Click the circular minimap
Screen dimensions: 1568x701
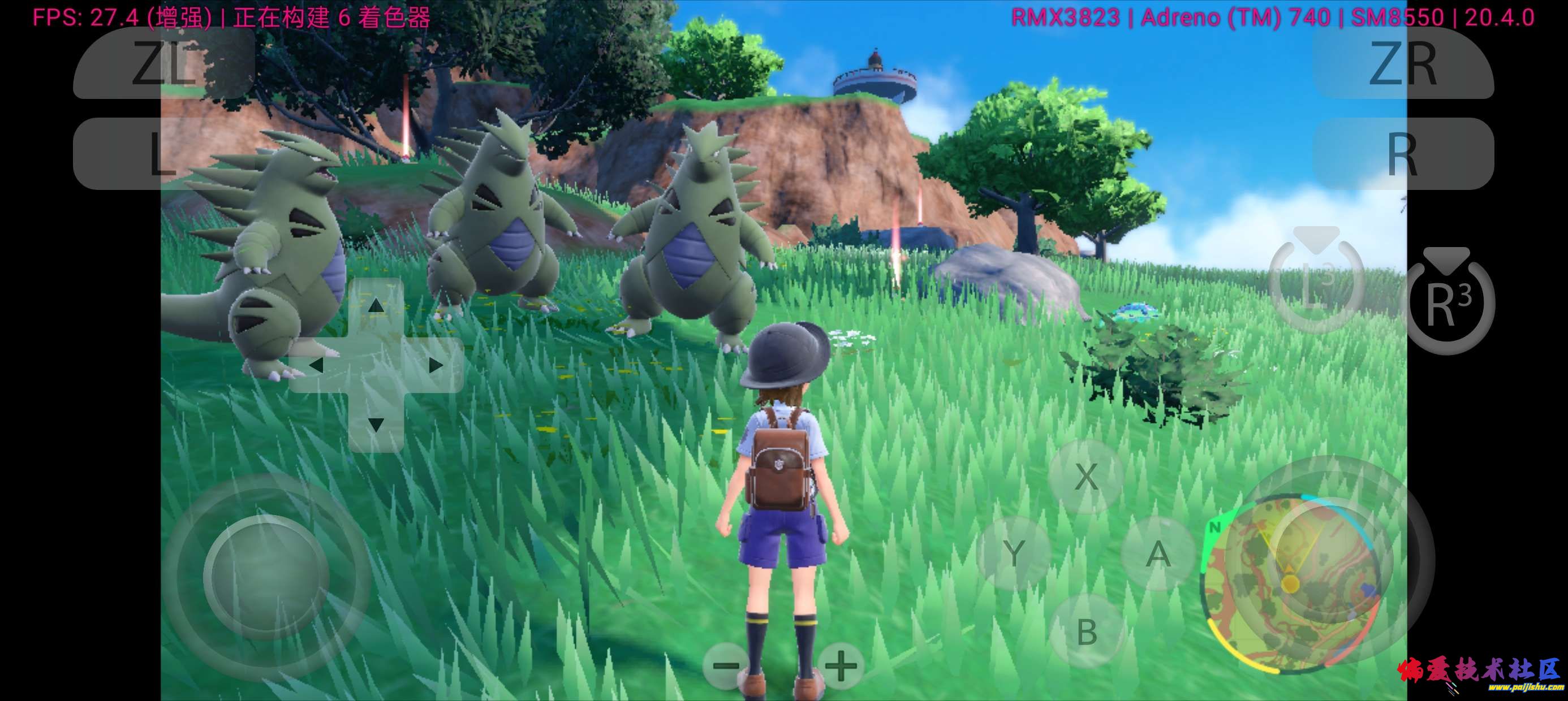[x=1290, y=584]
